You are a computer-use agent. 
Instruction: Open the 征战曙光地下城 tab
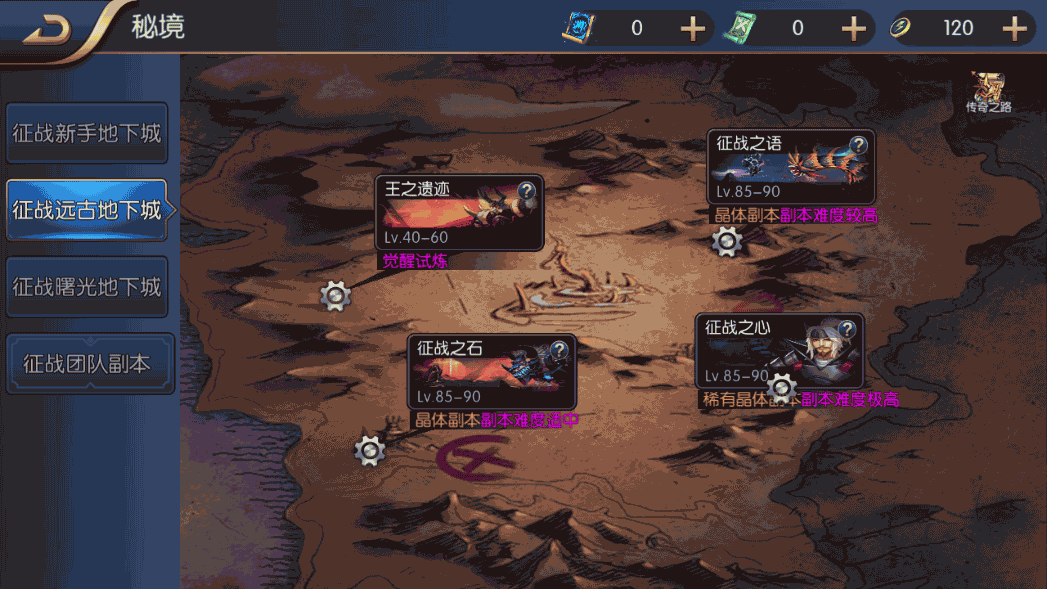coord(87,287)
